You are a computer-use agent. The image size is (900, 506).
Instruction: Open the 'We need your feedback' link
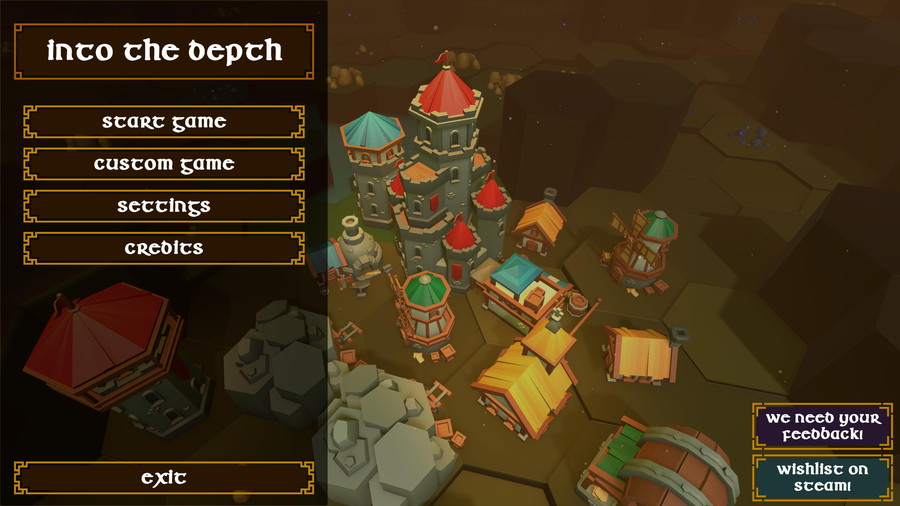click(x=822, y=427)
